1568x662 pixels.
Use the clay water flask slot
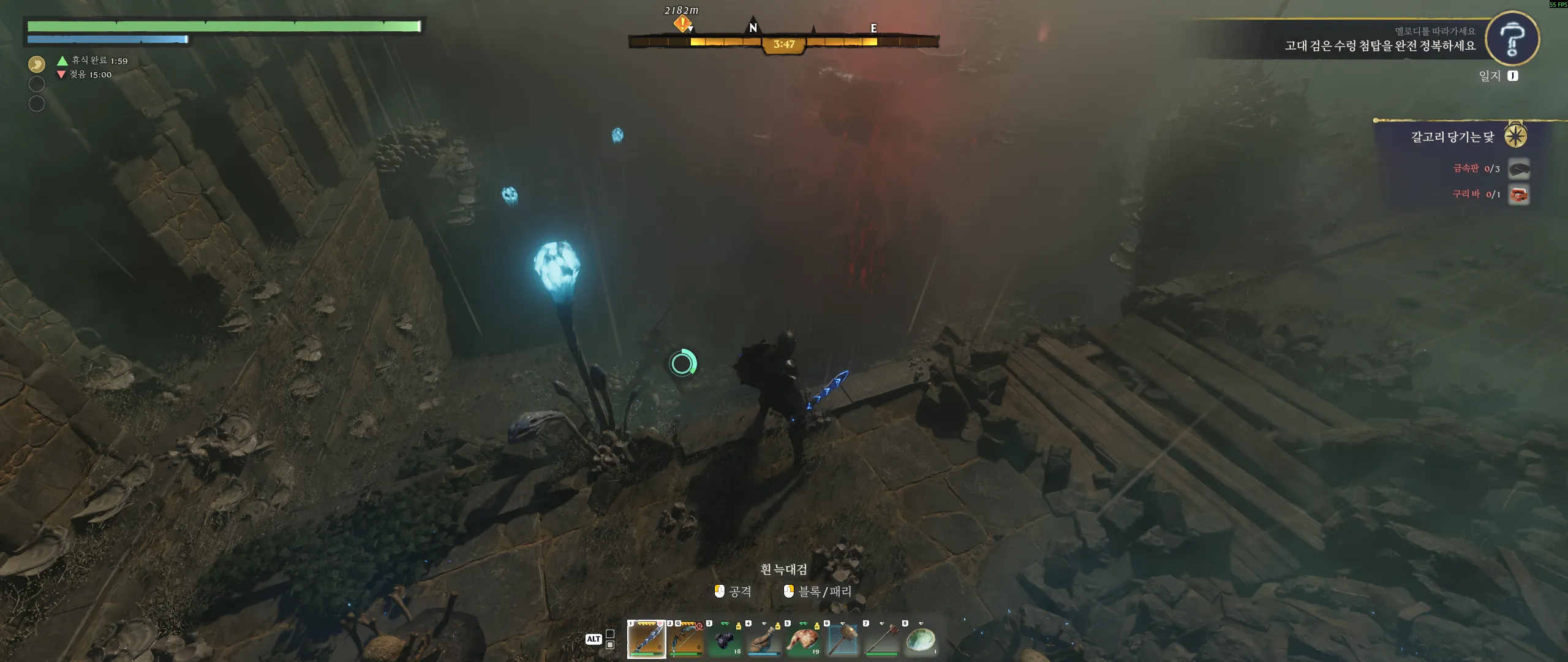pos(764,639)
